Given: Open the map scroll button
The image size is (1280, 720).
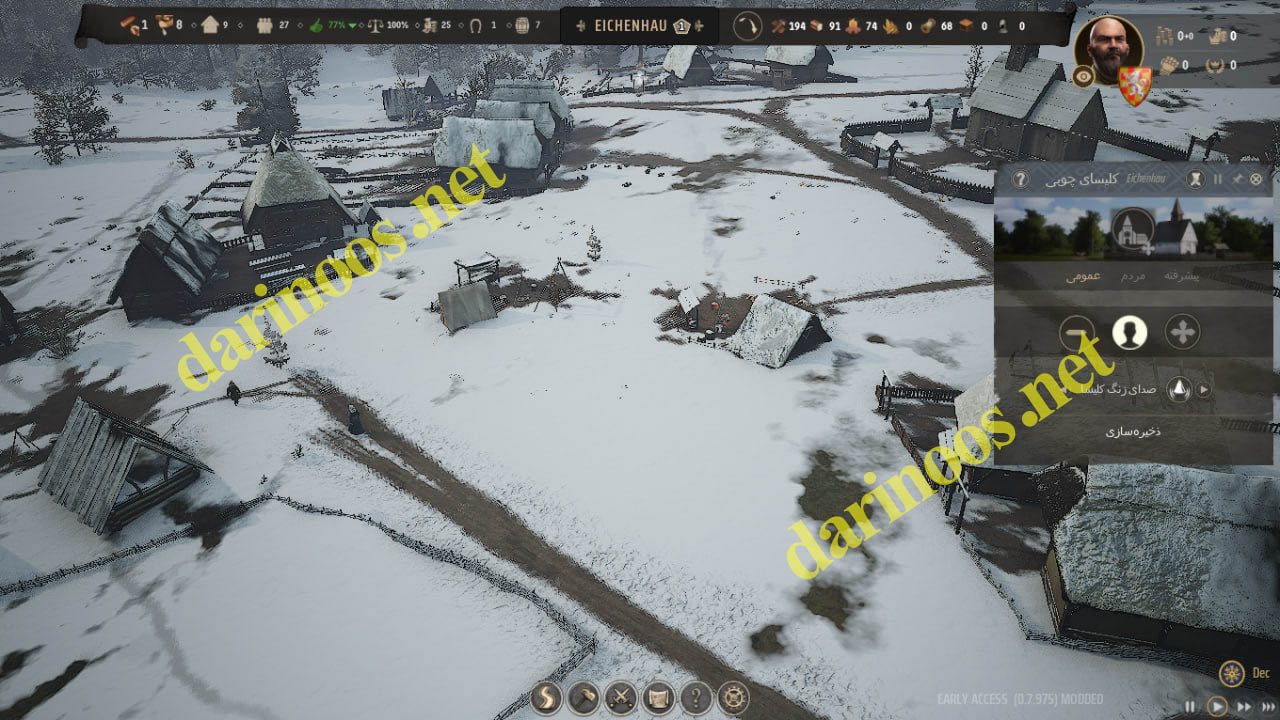Looking at the screenshot, I should (x=659, y=697).
